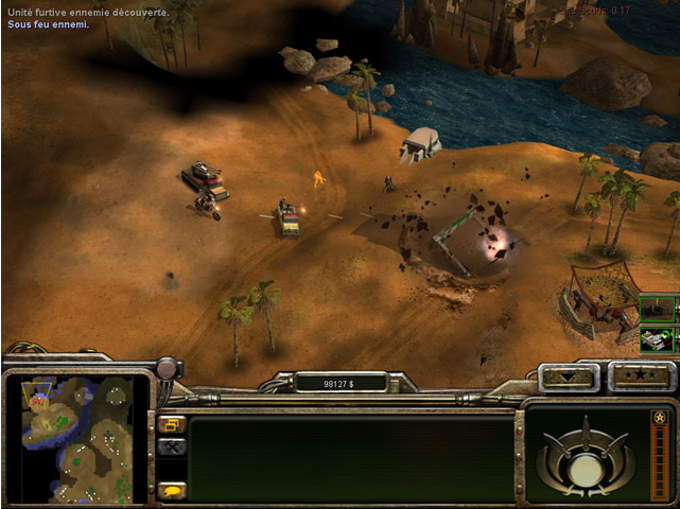The image size is (680, 509).
Task: Click the down-arrow options button
Action: click(569, 377)
